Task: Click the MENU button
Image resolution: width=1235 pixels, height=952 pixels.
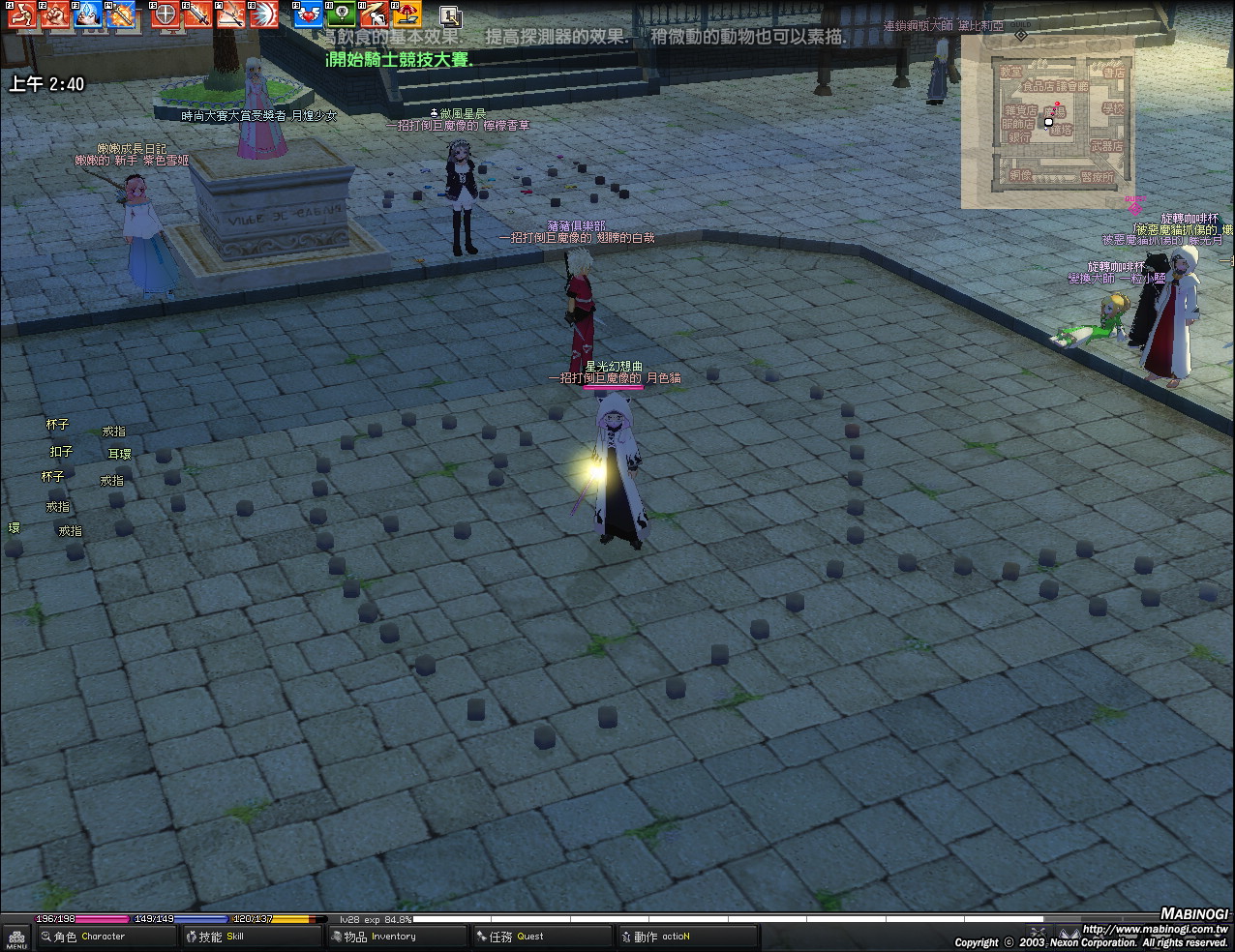Action: tap(16, 937)
